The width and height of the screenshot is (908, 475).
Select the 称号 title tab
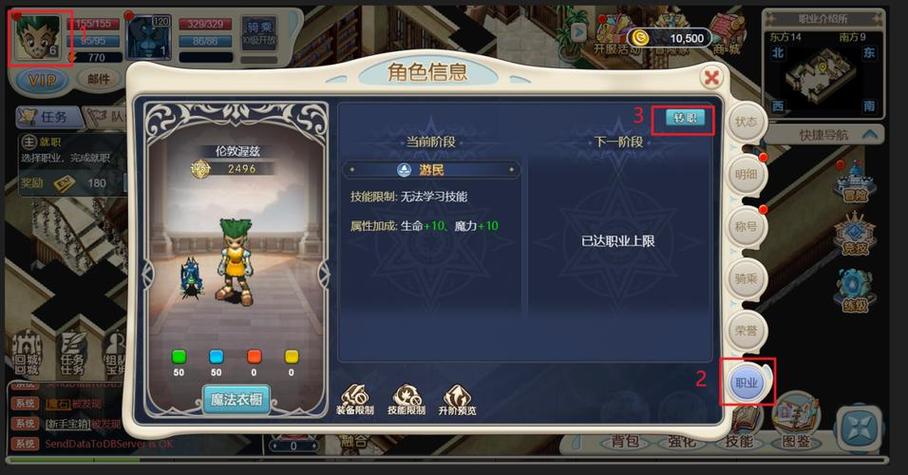746,226
